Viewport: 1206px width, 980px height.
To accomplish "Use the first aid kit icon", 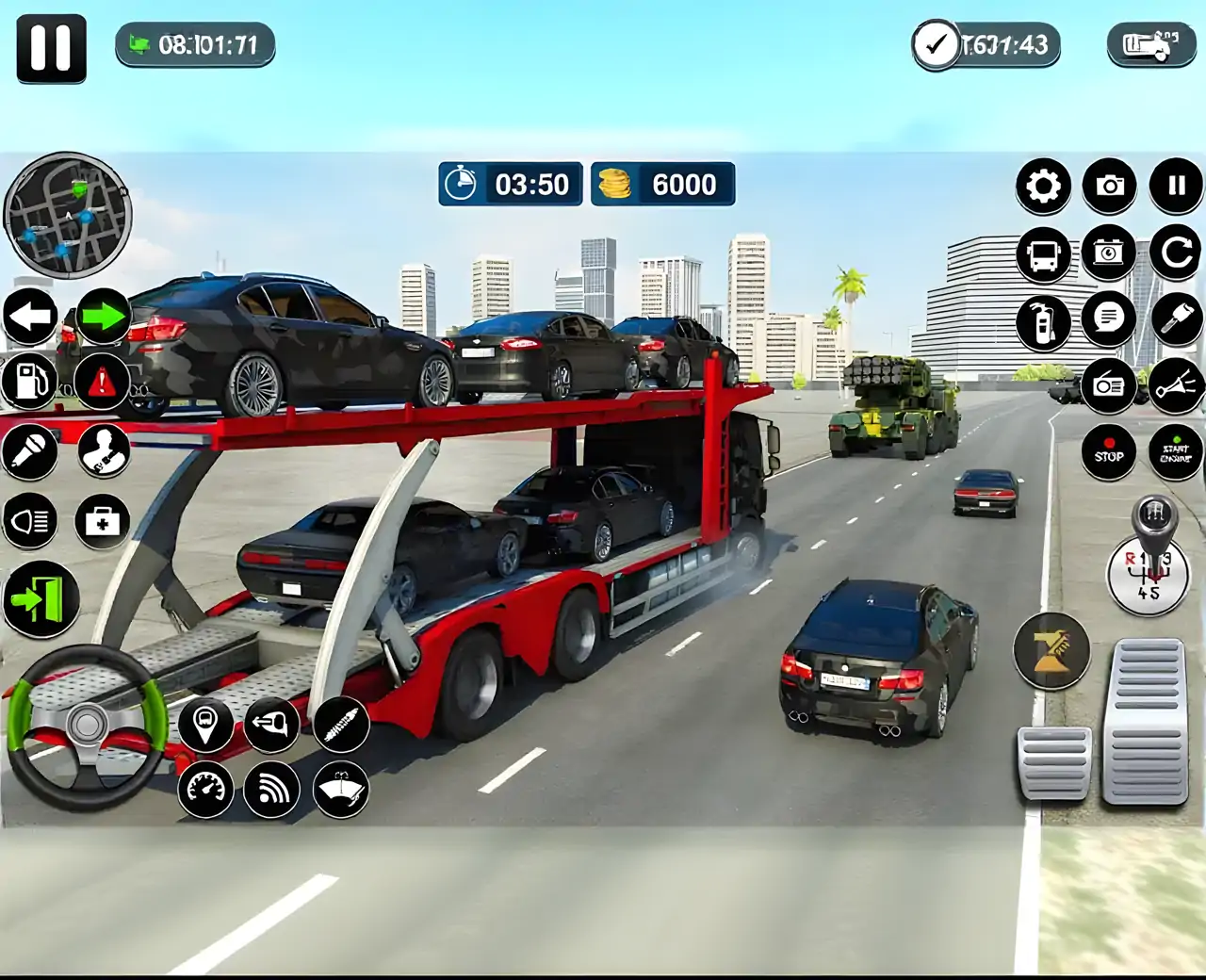I will [102, 518].
